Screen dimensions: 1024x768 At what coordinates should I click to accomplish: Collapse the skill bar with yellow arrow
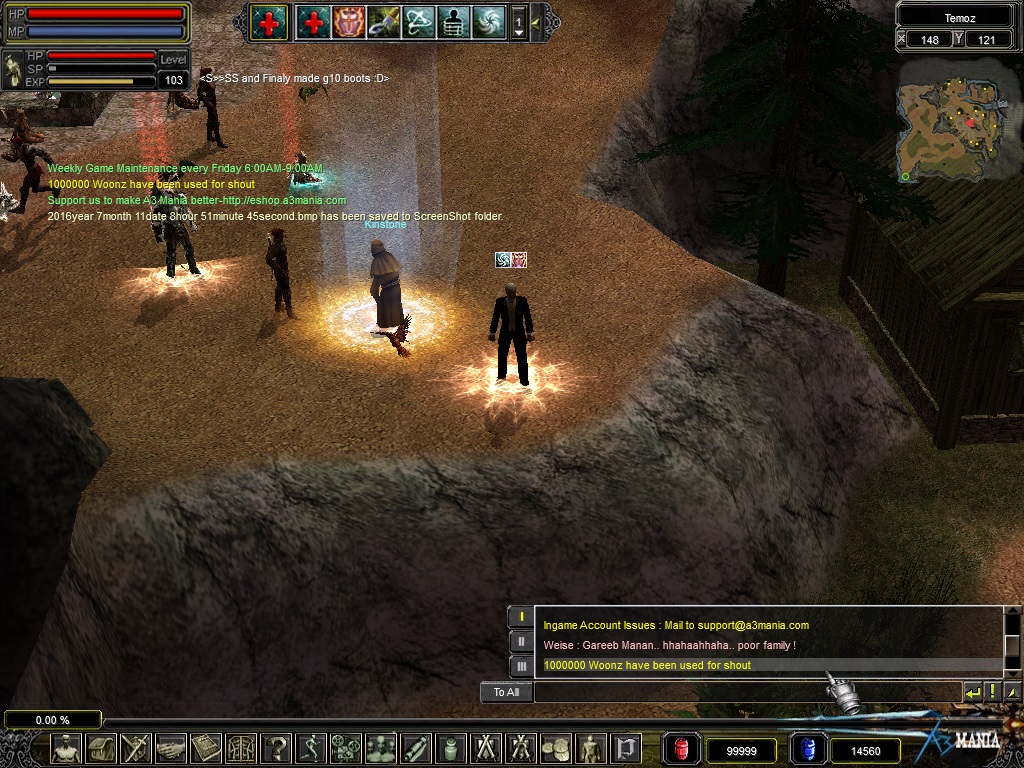[536, 22]
